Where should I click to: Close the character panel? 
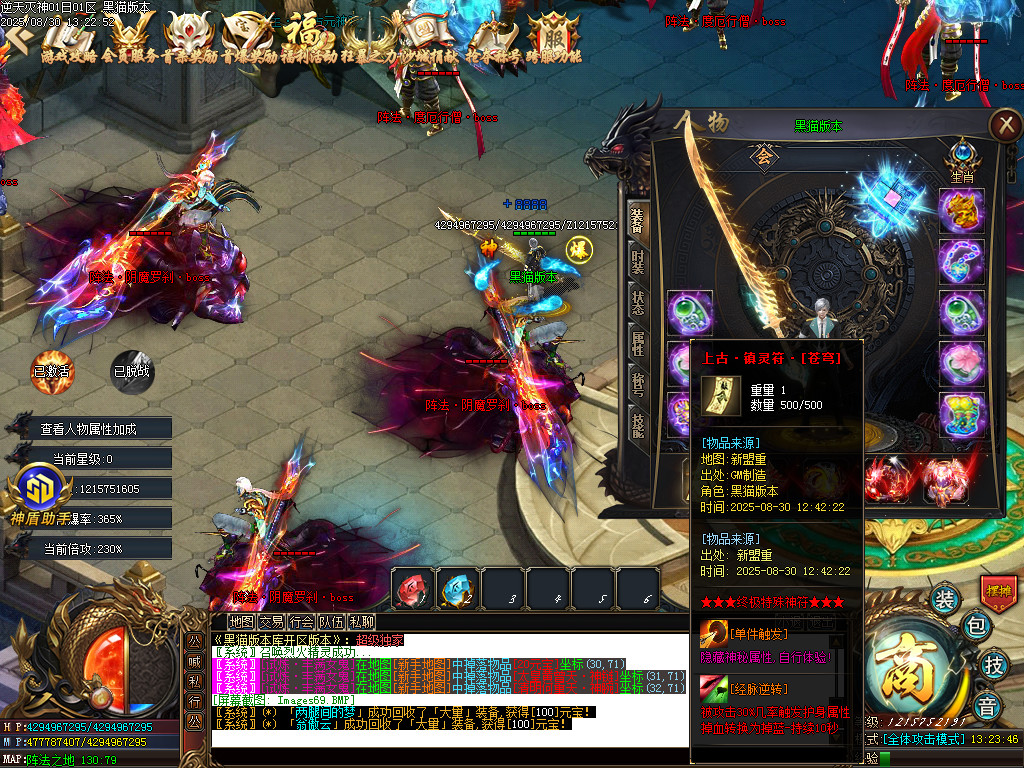pos(1003,125)
